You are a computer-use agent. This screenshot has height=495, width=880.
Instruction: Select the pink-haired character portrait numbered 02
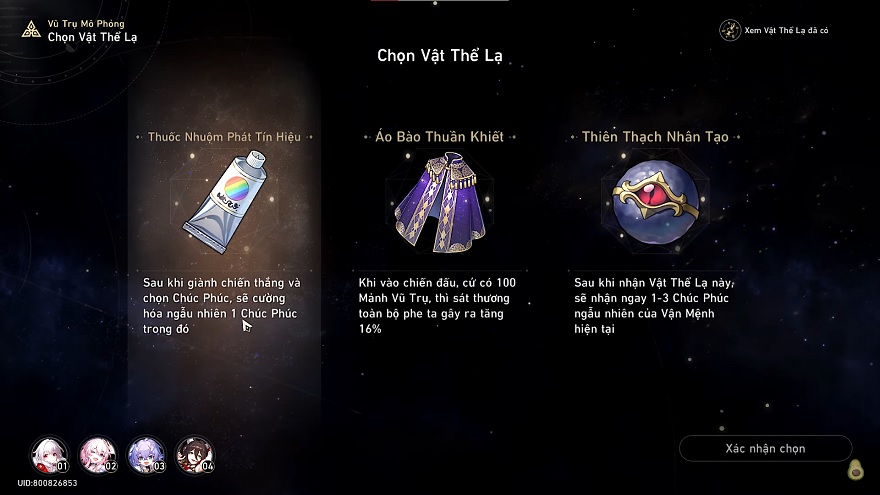pos(97,455)
